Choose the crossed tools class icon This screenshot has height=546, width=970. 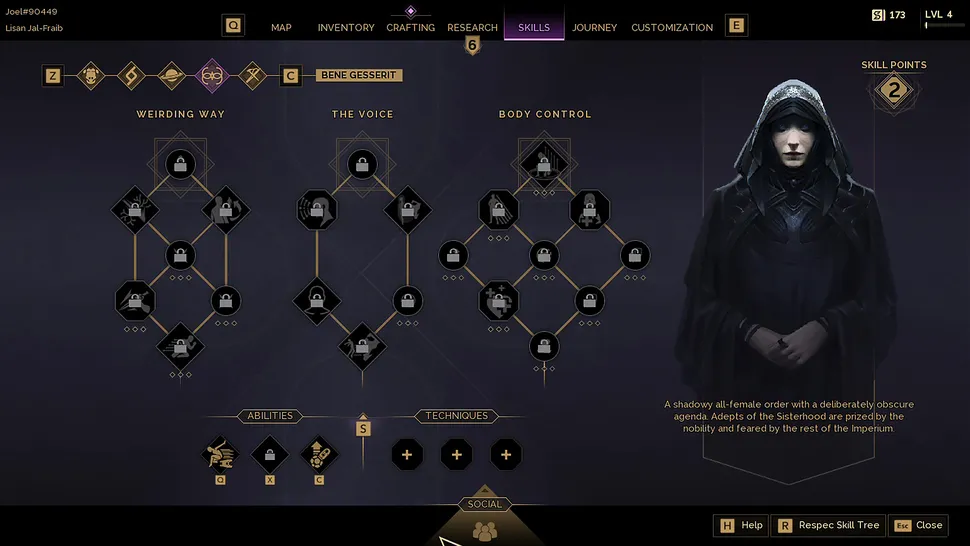coord(253,75)
